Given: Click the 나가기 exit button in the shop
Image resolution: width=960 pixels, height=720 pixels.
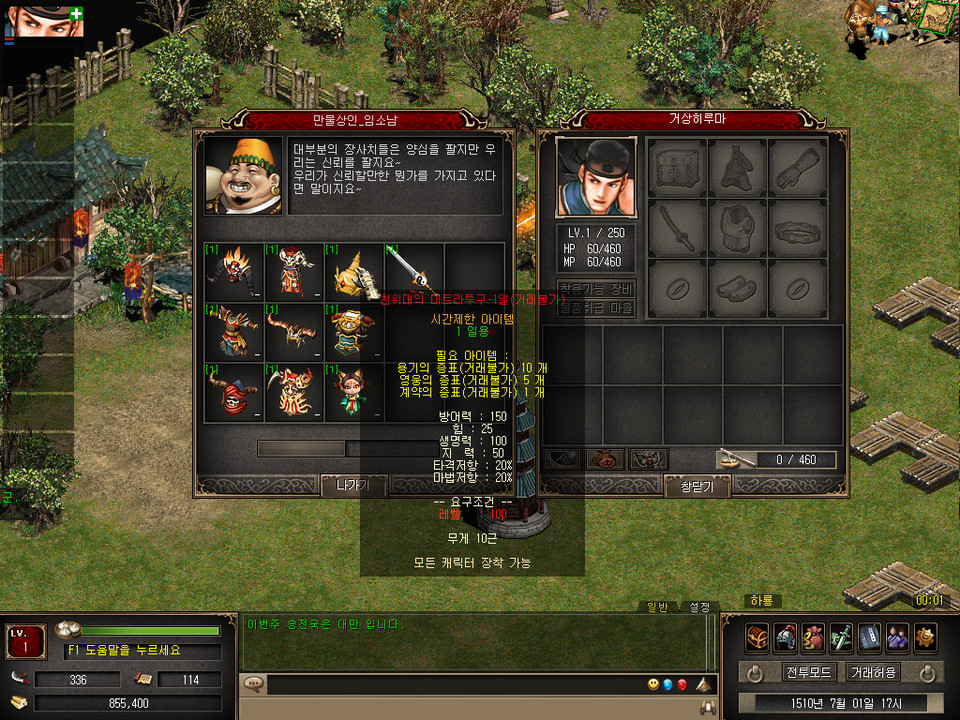Looking at the screenshot, I should click(x=353, y=486).
